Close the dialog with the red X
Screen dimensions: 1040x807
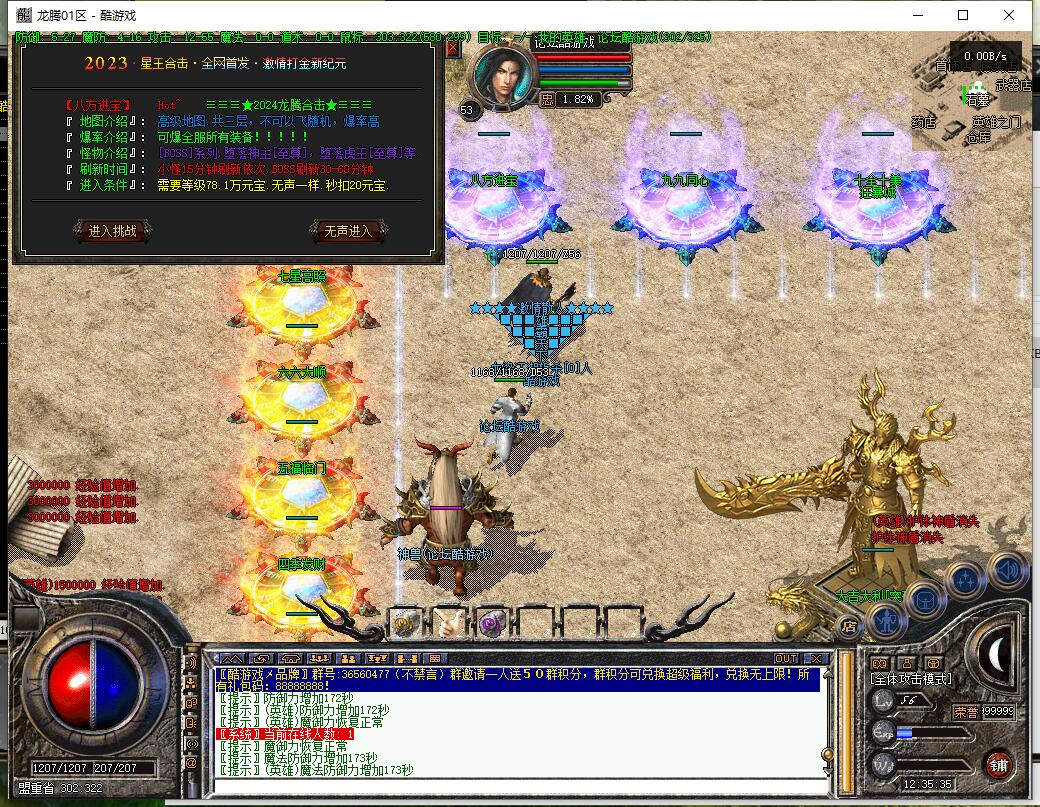(452, 47)
